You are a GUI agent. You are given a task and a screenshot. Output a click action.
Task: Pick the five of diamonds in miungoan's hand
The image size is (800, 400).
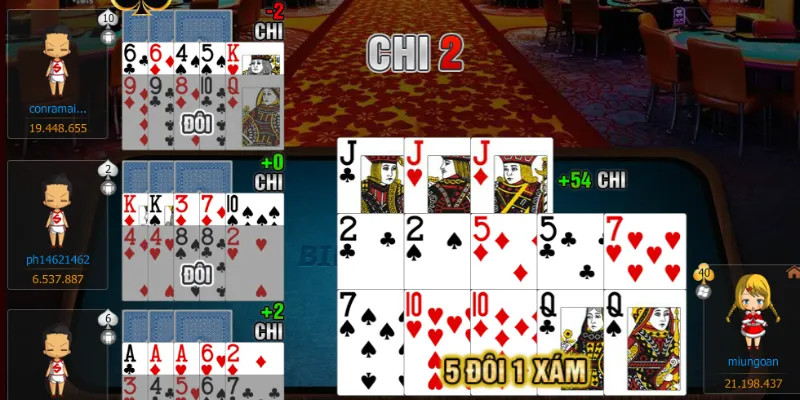click(x=503, y=250)
